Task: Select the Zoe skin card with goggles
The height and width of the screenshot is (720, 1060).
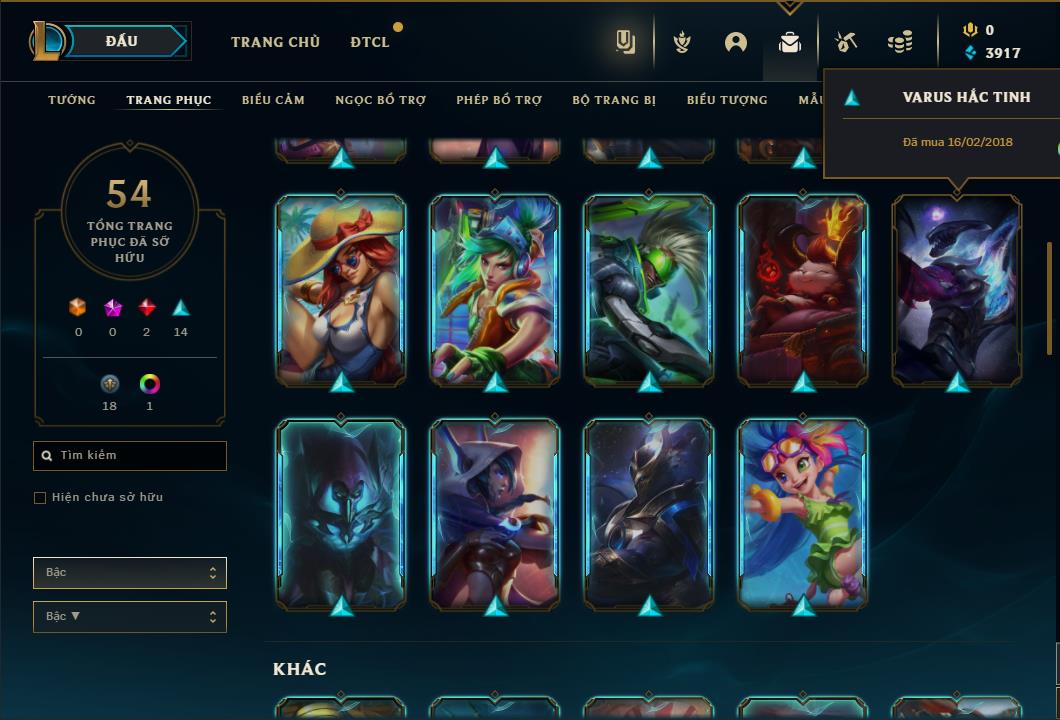Action: [803, 514]
